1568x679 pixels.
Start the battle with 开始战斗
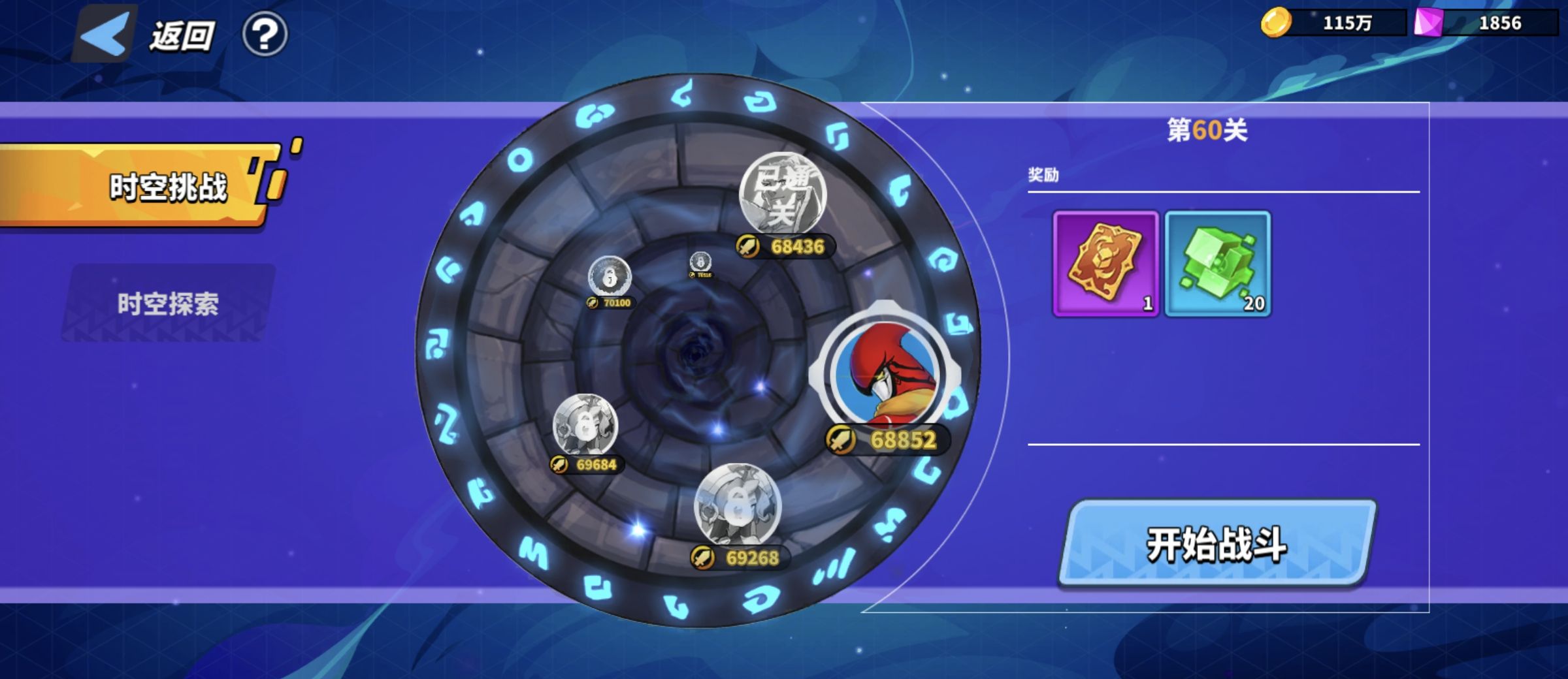pos(1217,544)
